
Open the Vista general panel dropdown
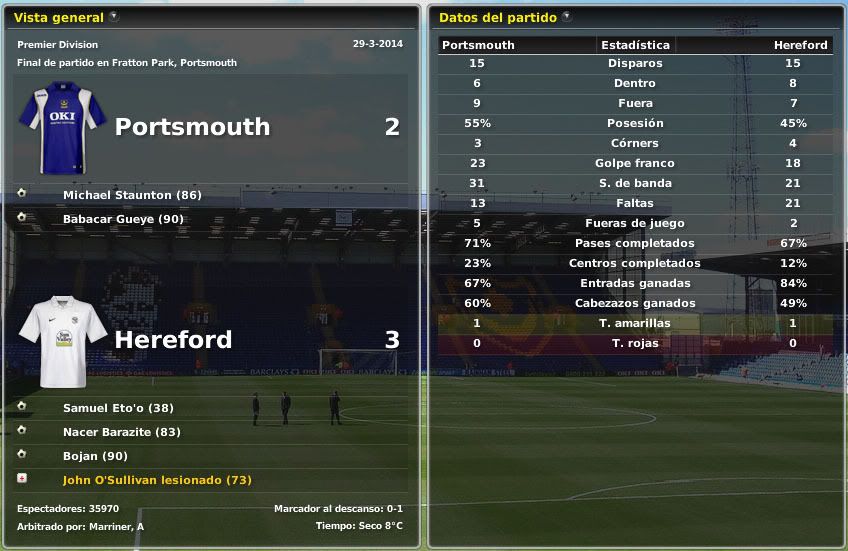tap(114, 17)
